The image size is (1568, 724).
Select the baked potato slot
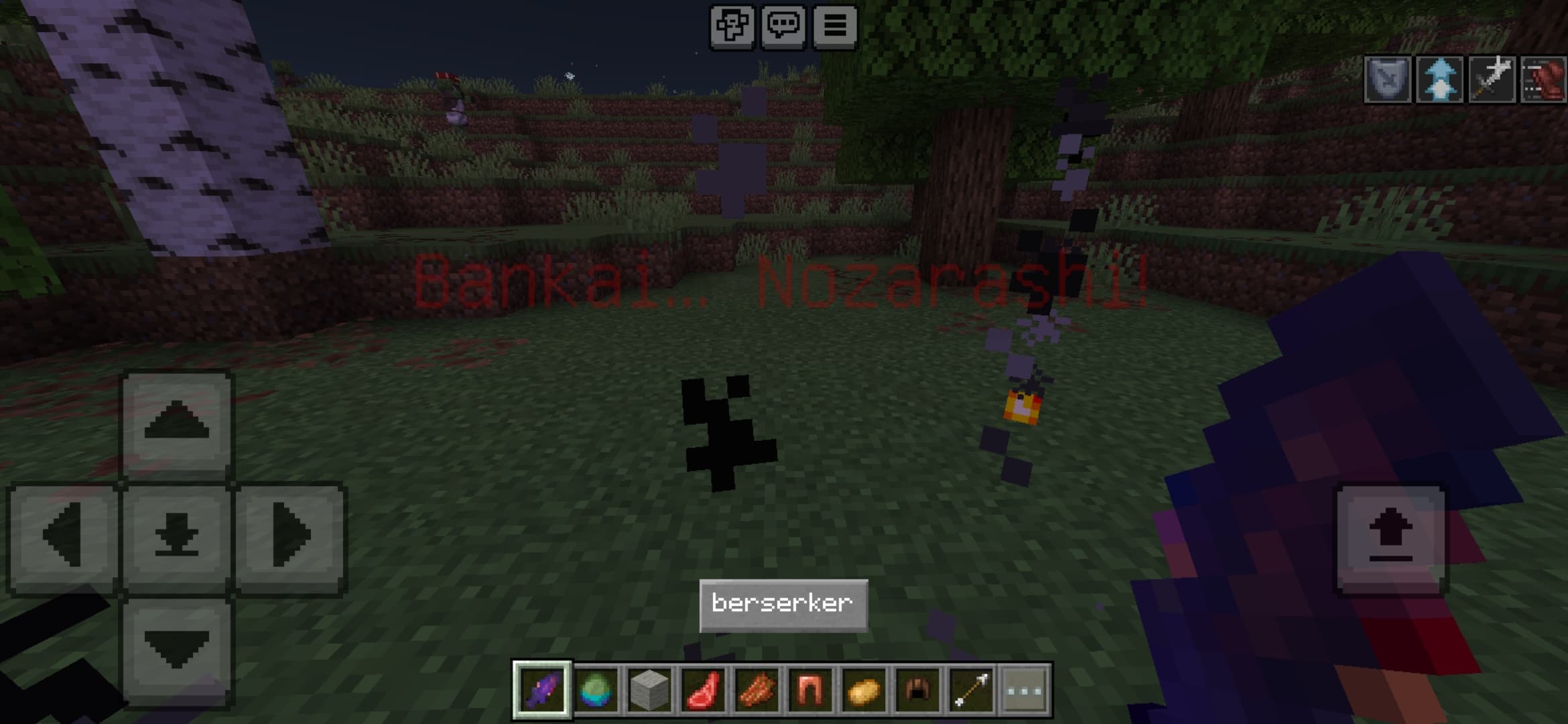coord(864,690)
